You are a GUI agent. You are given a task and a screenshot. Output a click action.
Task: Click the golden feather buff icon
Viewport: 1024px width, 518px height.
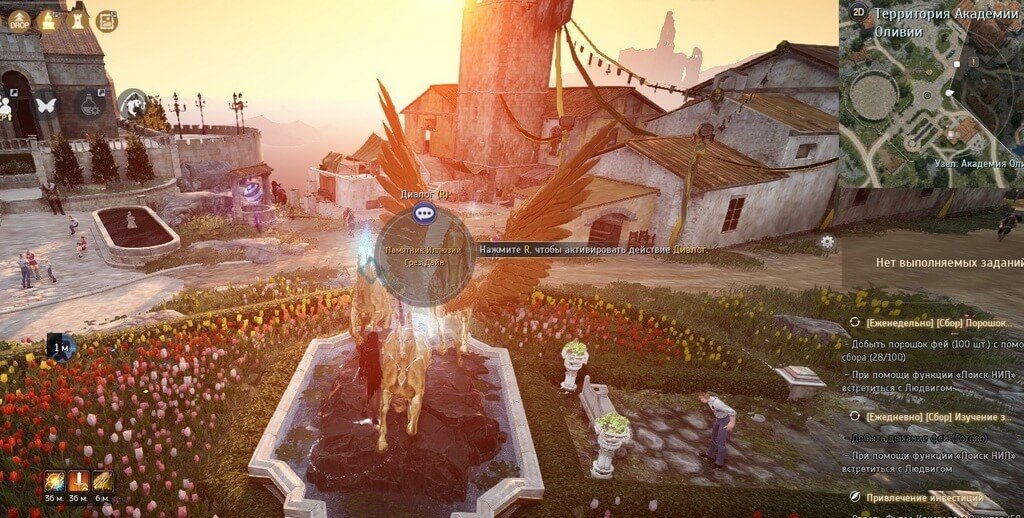tap(102, 481)
